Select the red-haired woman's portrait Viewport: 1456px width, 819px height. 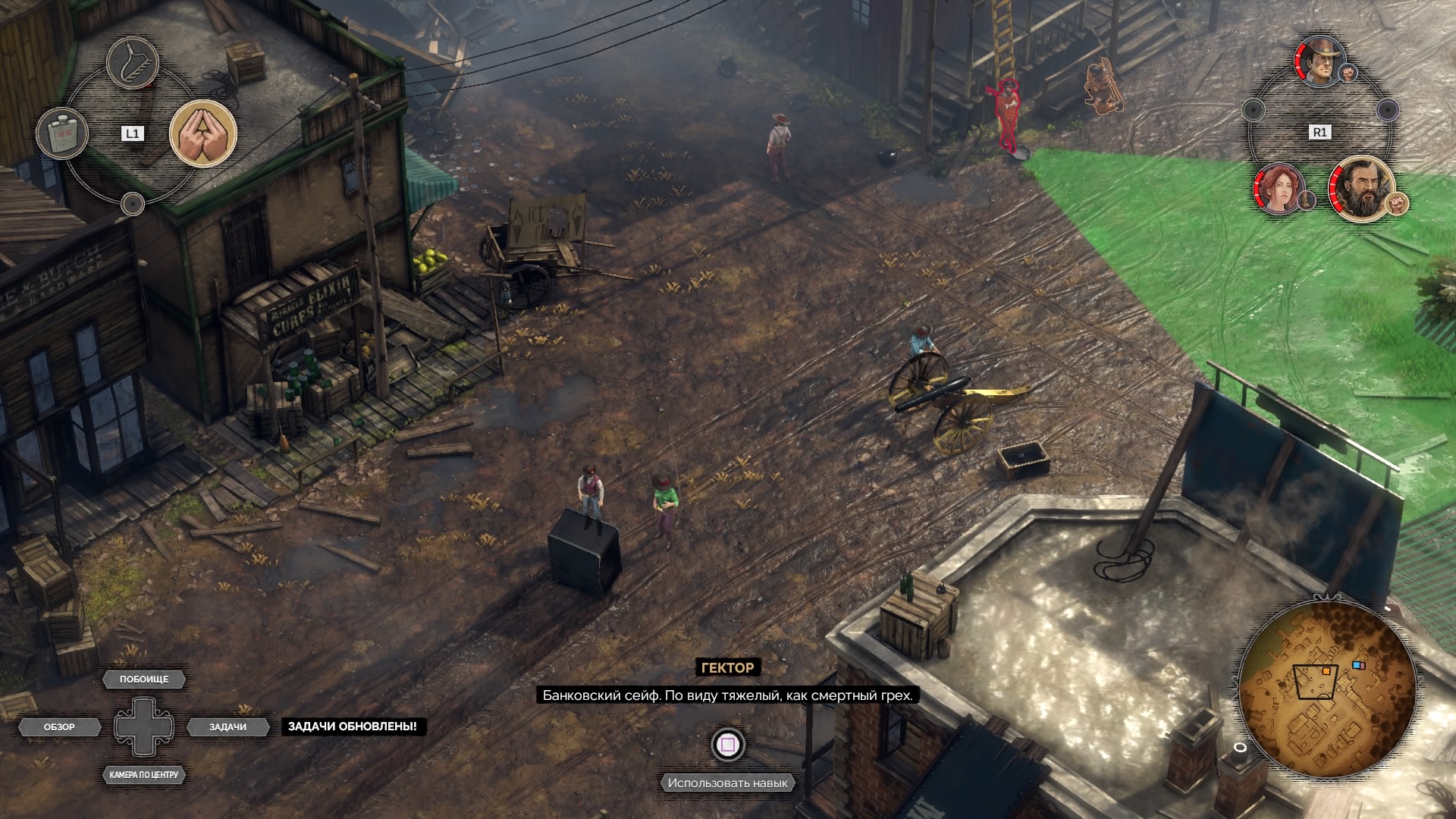[1280, 189]
